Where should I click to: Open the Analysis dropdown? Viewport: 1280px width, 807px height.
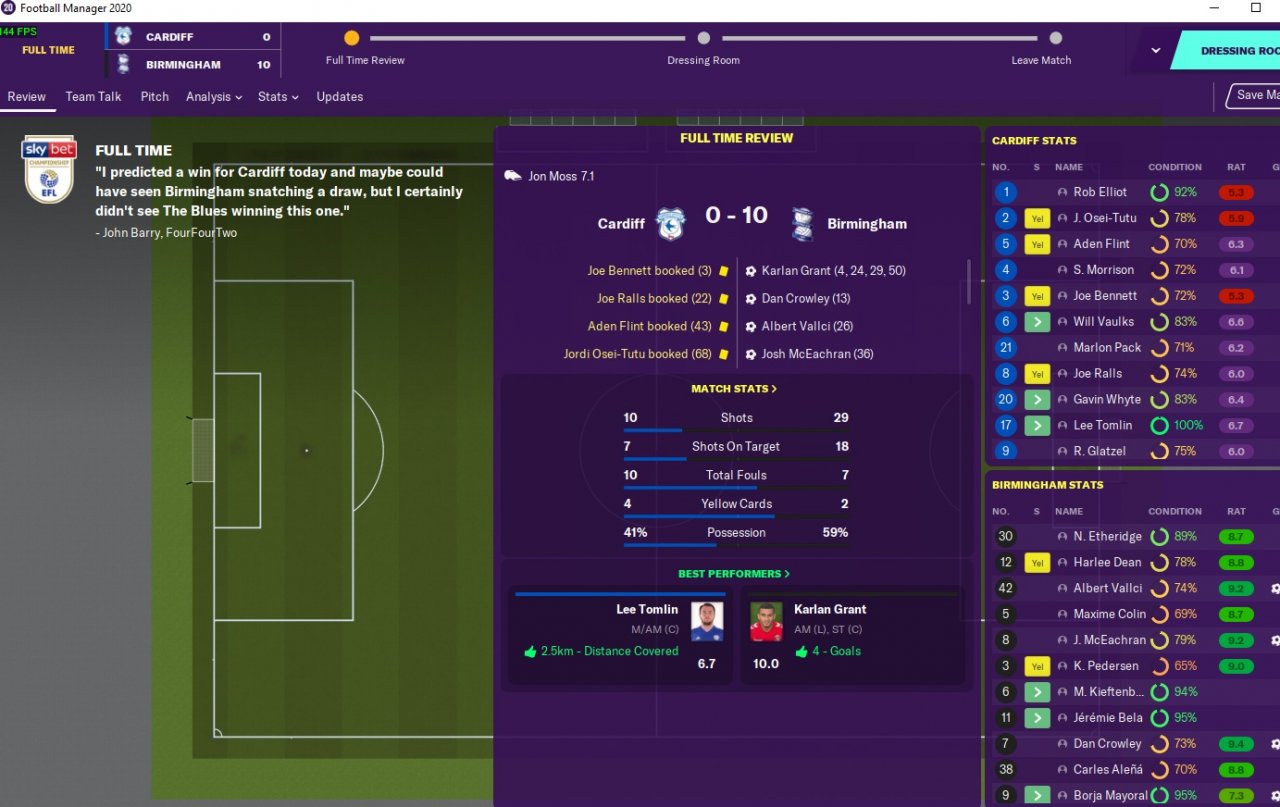(214, 97)
